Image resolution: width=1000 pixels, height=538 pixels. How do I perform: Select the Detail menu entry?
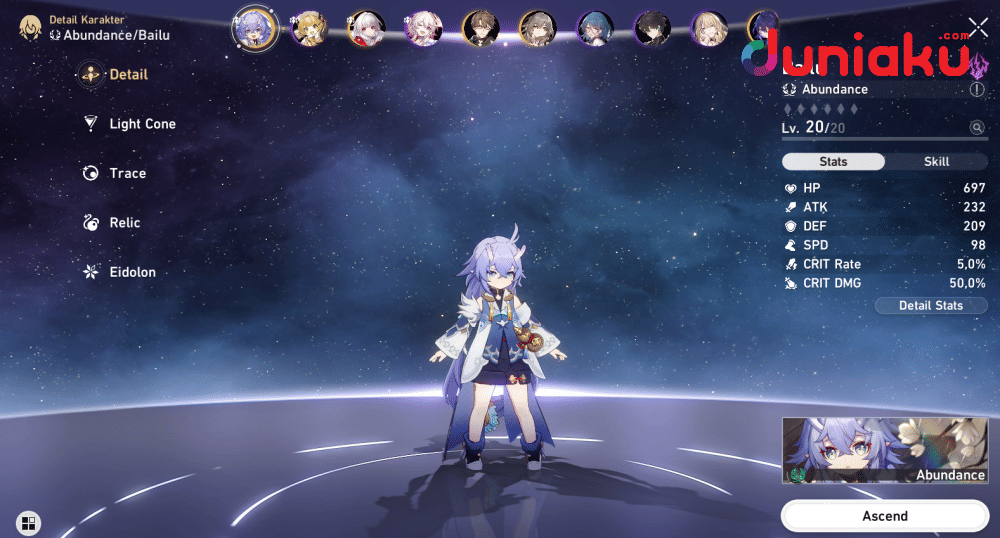tap(128, 74)
